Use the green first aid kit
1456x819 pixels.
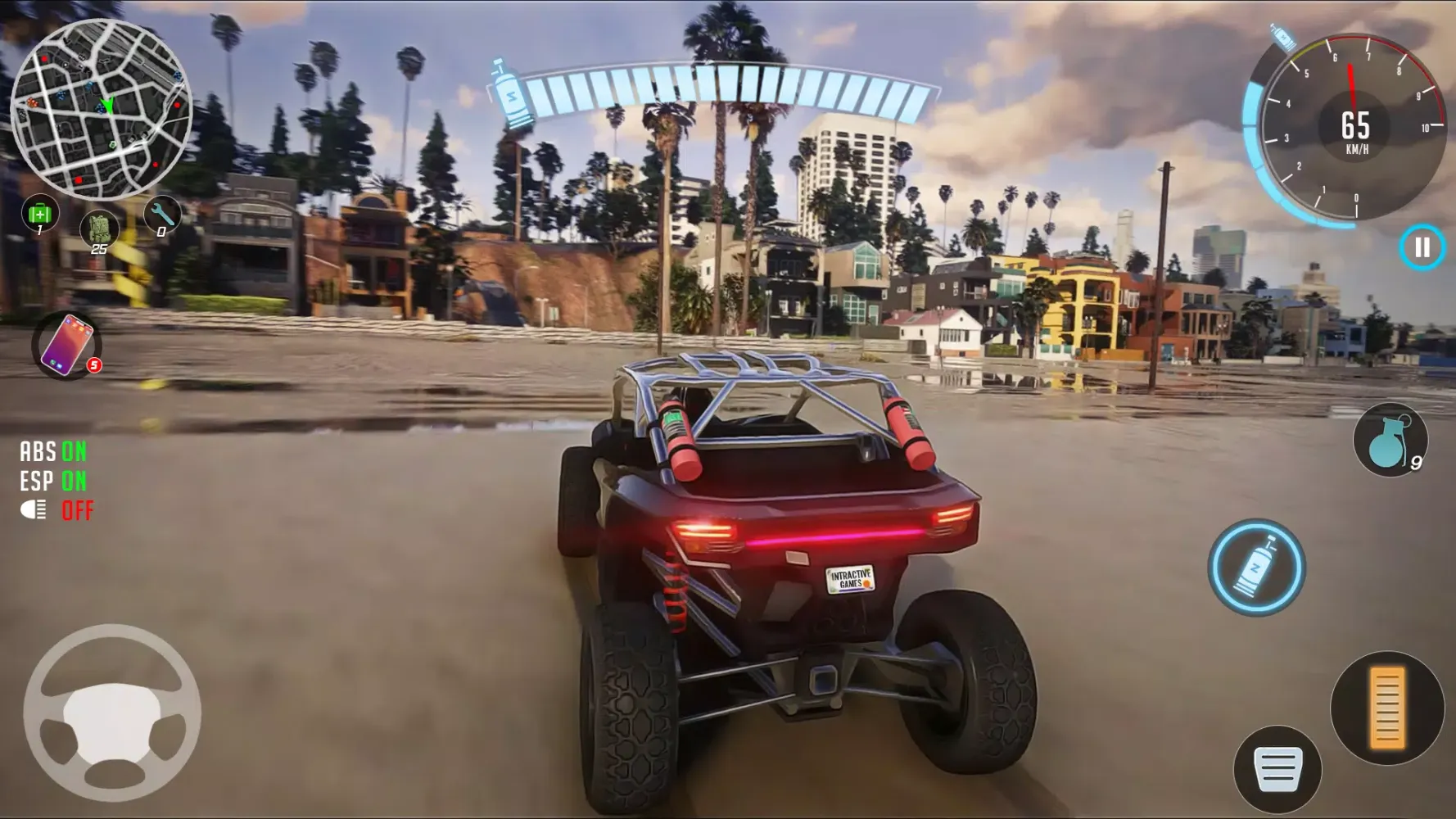pyautogui.click(x=38, y=215)
